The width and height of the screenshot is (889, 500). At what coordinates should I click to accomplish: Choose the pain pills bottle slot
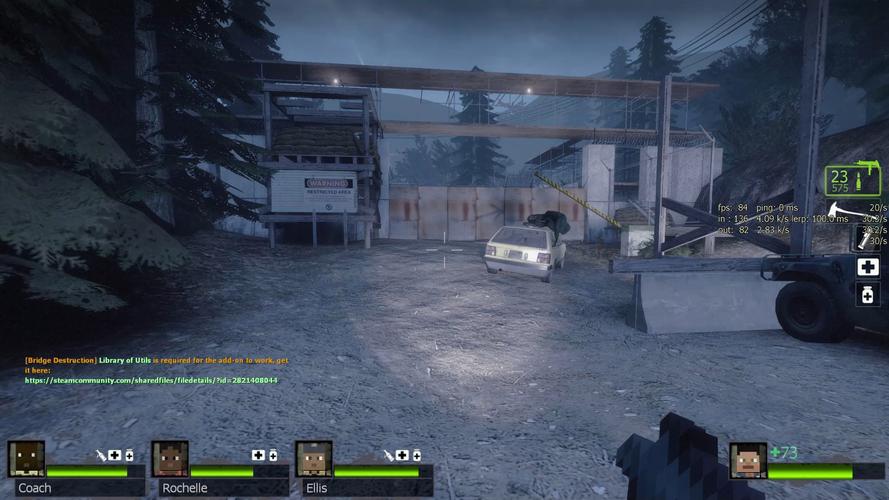click(x=868, y=294)
